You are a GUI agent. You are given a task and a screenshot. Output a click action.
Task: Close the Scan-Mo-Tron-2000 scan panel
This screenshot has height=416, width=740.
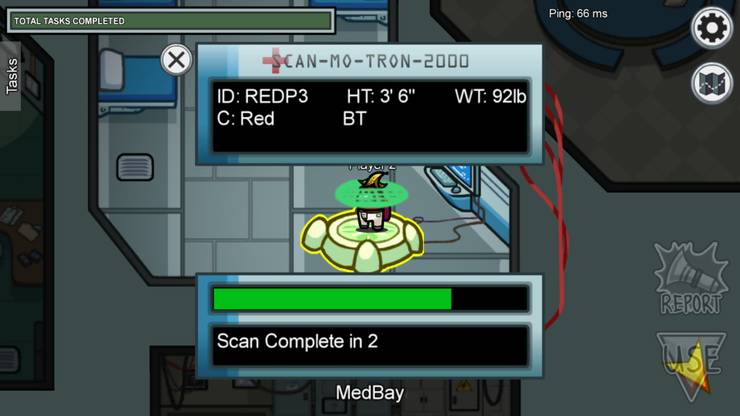pyautogui.click(x=176, y=60)
